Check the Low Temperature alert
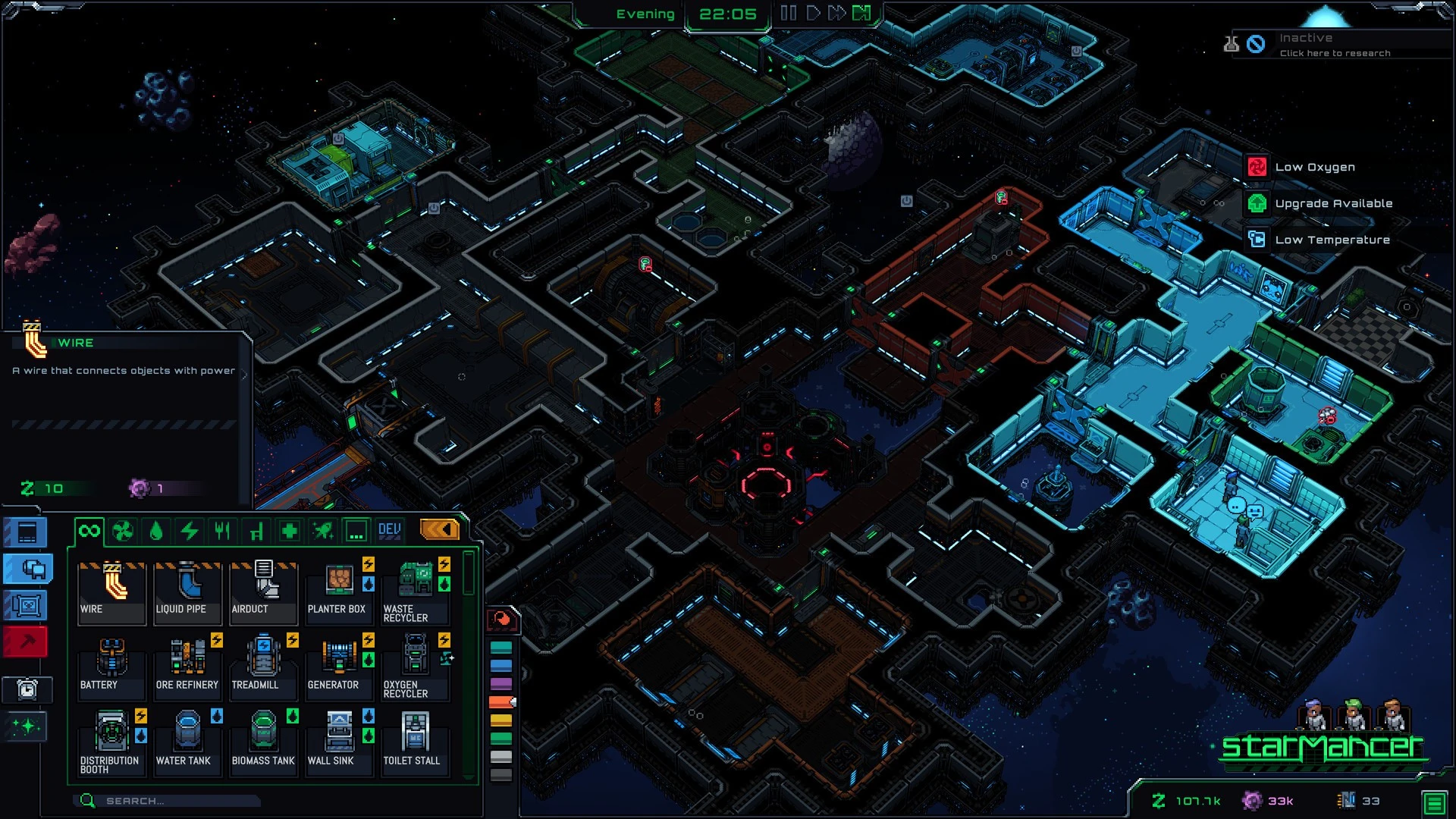This screenshot has height=819, width=1456. (x=1332, y=240)
